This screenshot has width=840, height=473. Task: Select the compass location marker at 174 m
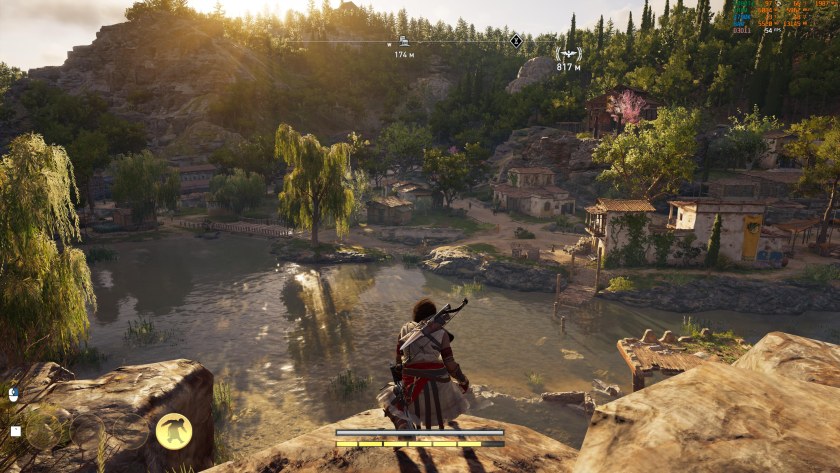point(404,41)
